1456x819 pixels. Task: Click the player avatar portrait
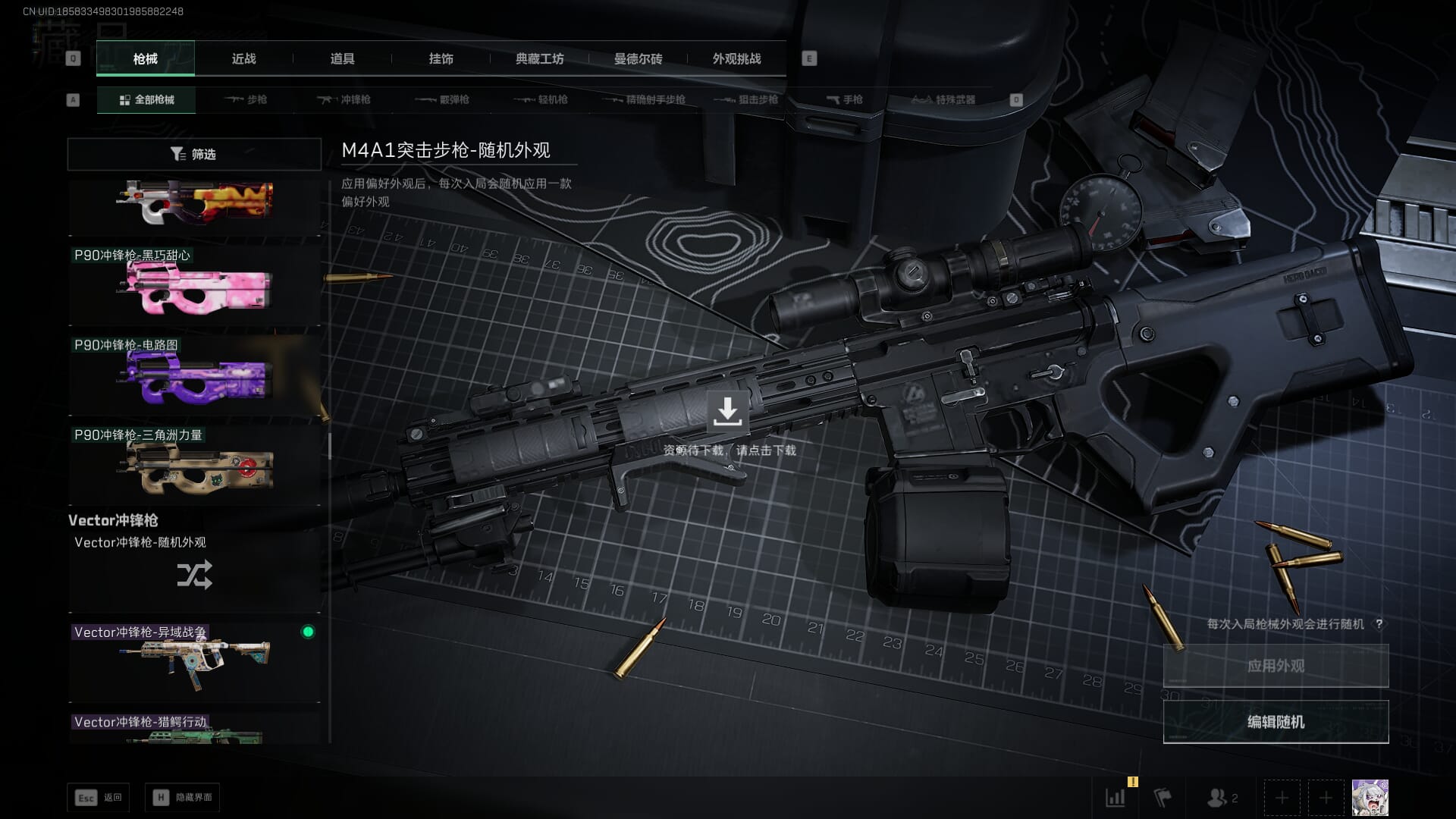(1370, 798)
